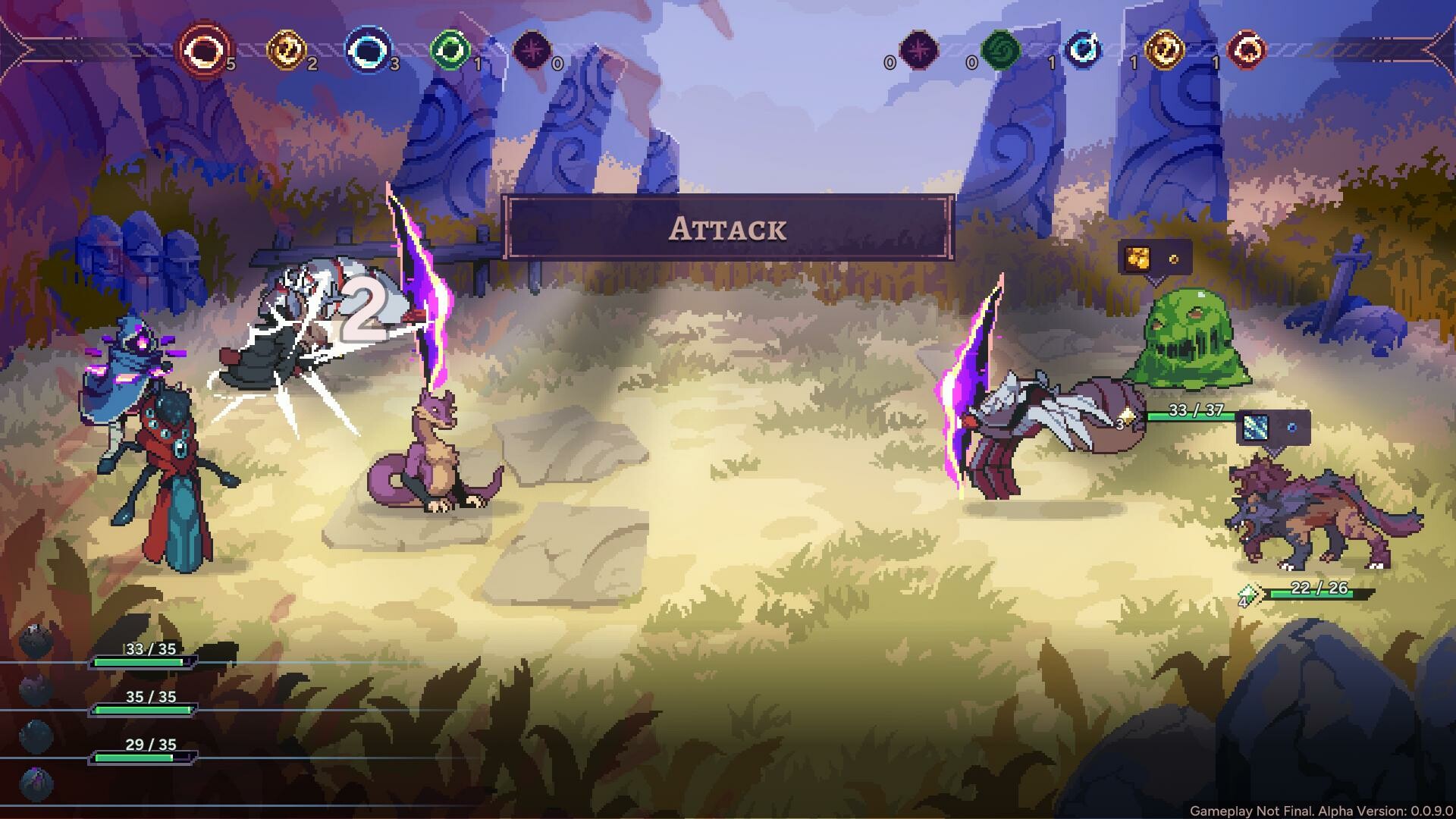Screen dimensions: 1456x819
Task: Select the Attack banner
Action: coord(728,228)
